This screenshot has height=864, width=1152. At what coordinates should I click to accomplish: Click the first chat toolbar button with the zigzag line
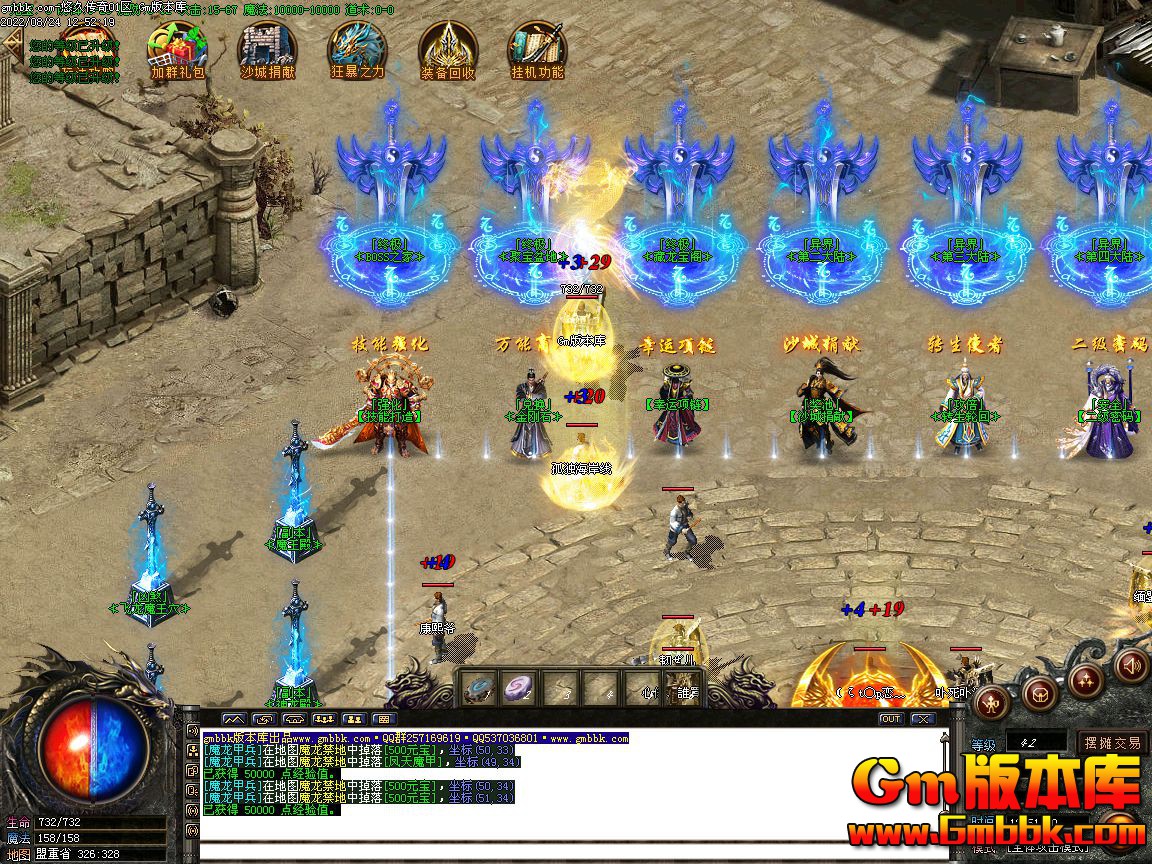pyautogui.click(x=234, y=719)
